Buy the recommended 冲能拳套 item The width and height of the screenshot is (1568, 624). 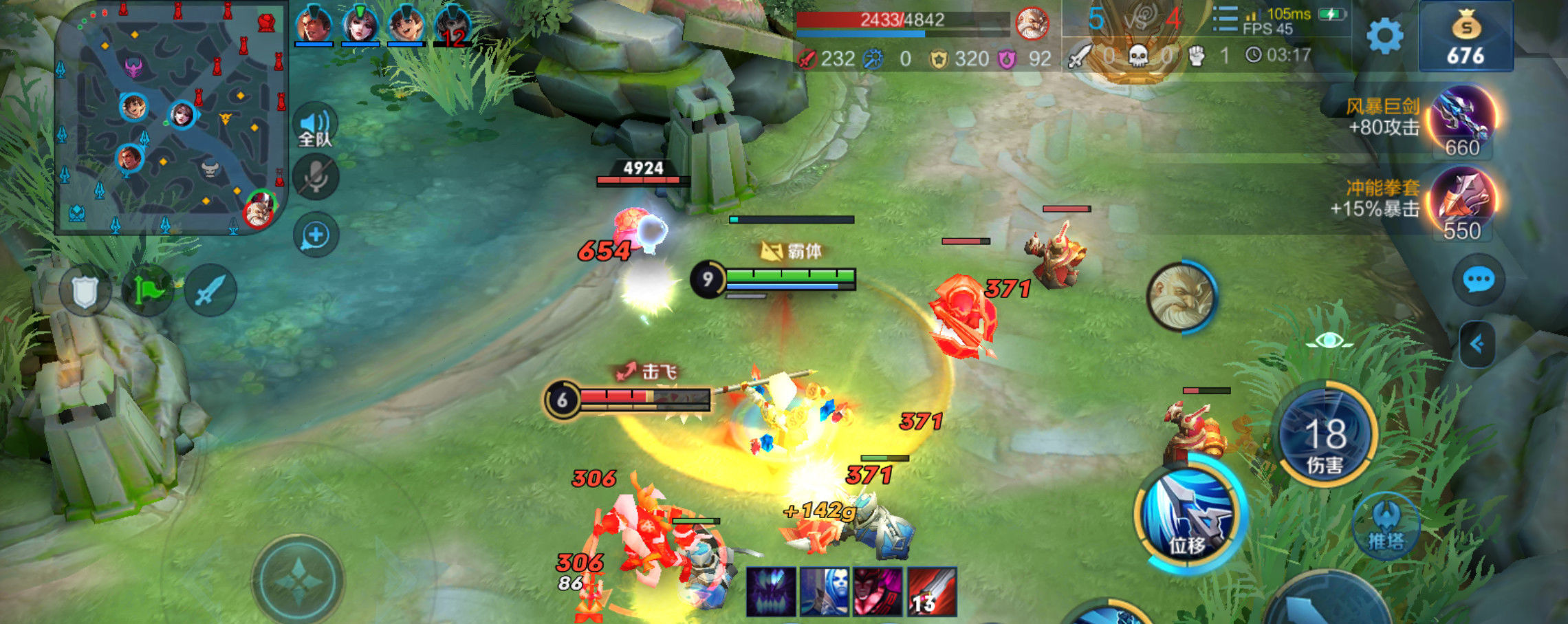1463,202
